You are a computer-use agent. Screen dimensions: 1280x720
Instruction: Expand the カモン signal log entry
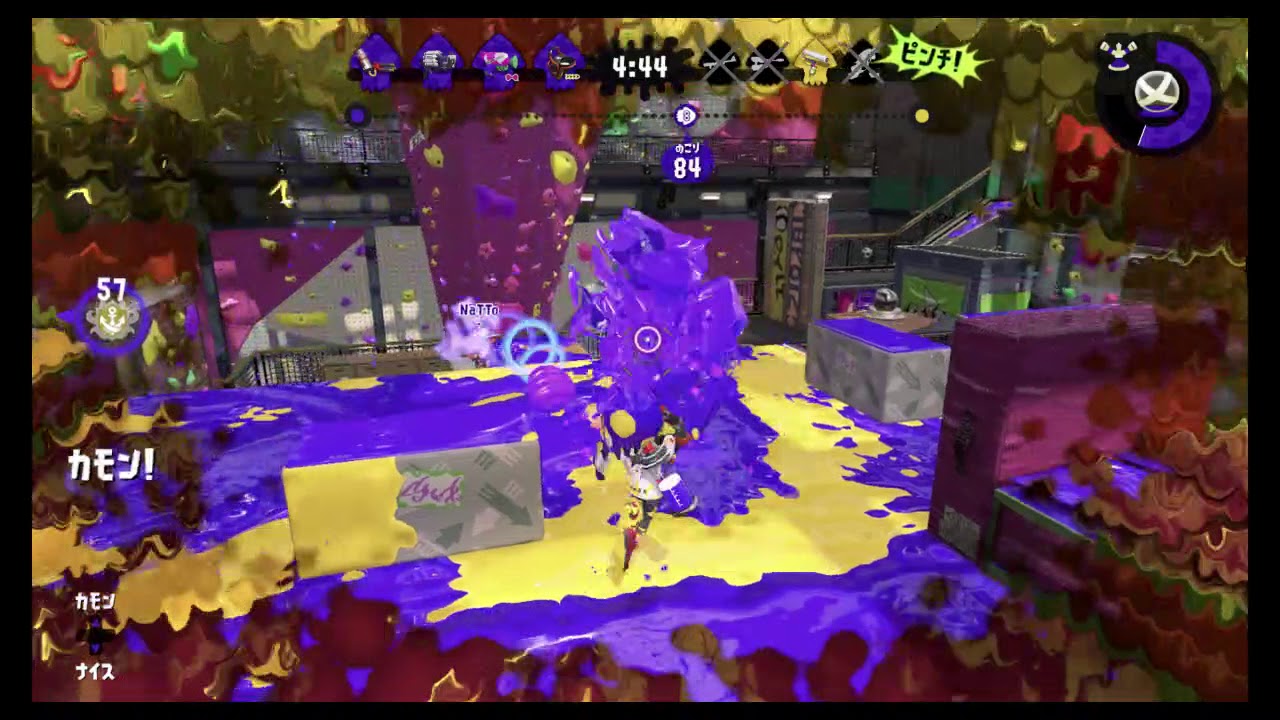(97, 603)
